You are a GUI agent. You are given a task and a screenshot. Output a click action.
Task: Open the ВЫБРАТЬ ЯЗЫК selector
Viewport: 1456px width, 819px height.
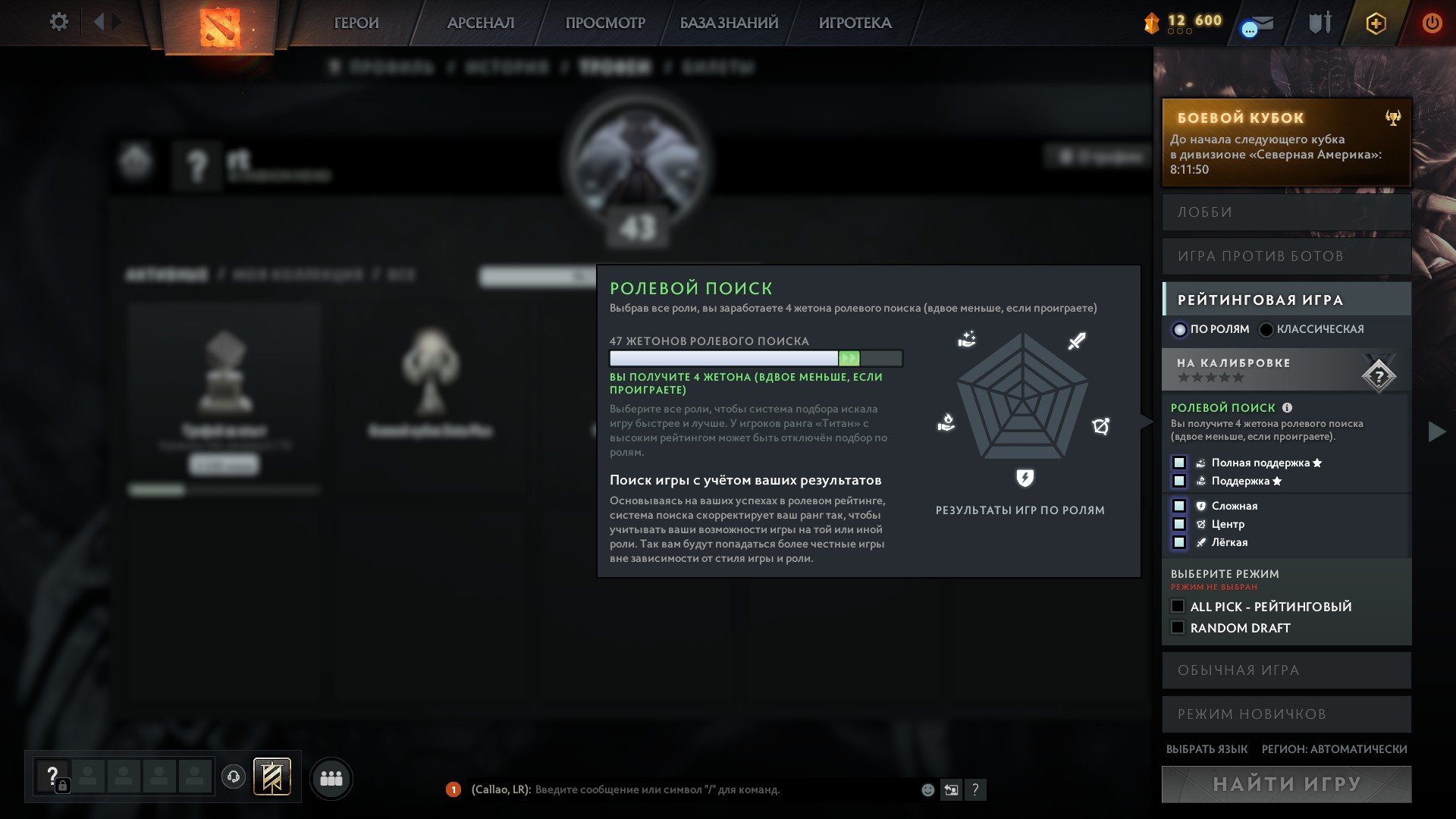click(x=1209, y=748)
